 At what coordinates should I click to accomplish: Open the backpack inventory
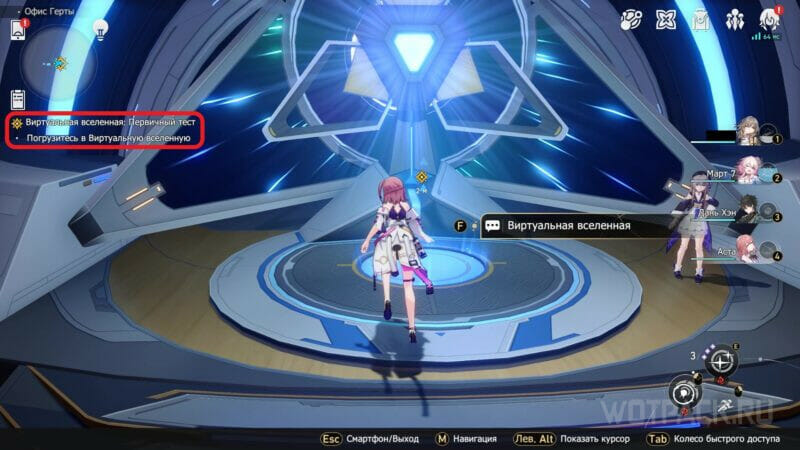(701, 19)
